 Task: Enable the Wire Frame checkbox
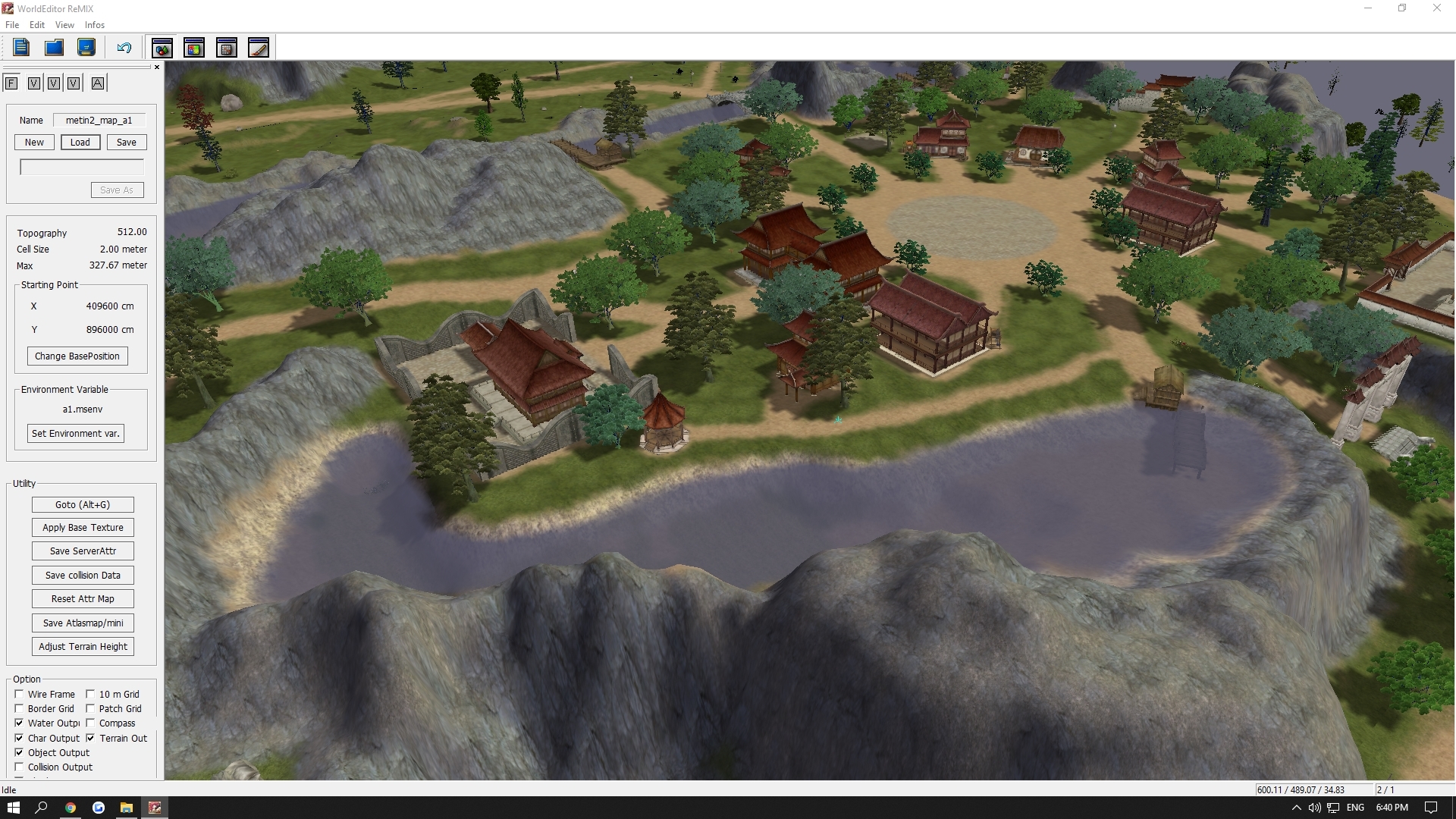[19, 694]
